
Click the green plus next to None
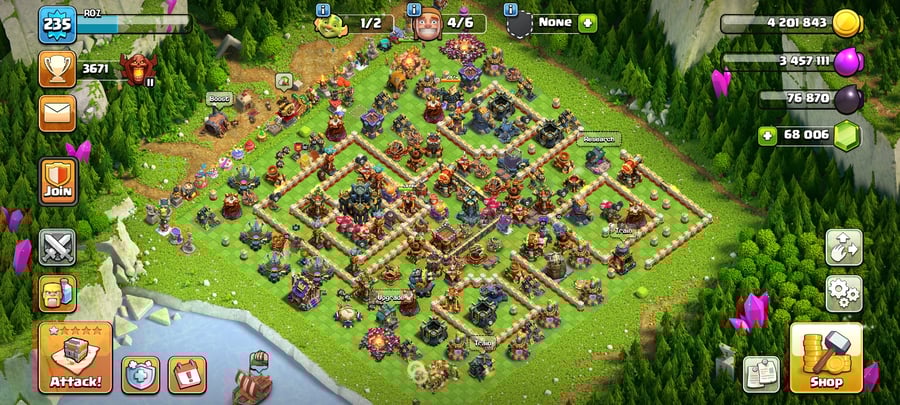coord(586,22)
